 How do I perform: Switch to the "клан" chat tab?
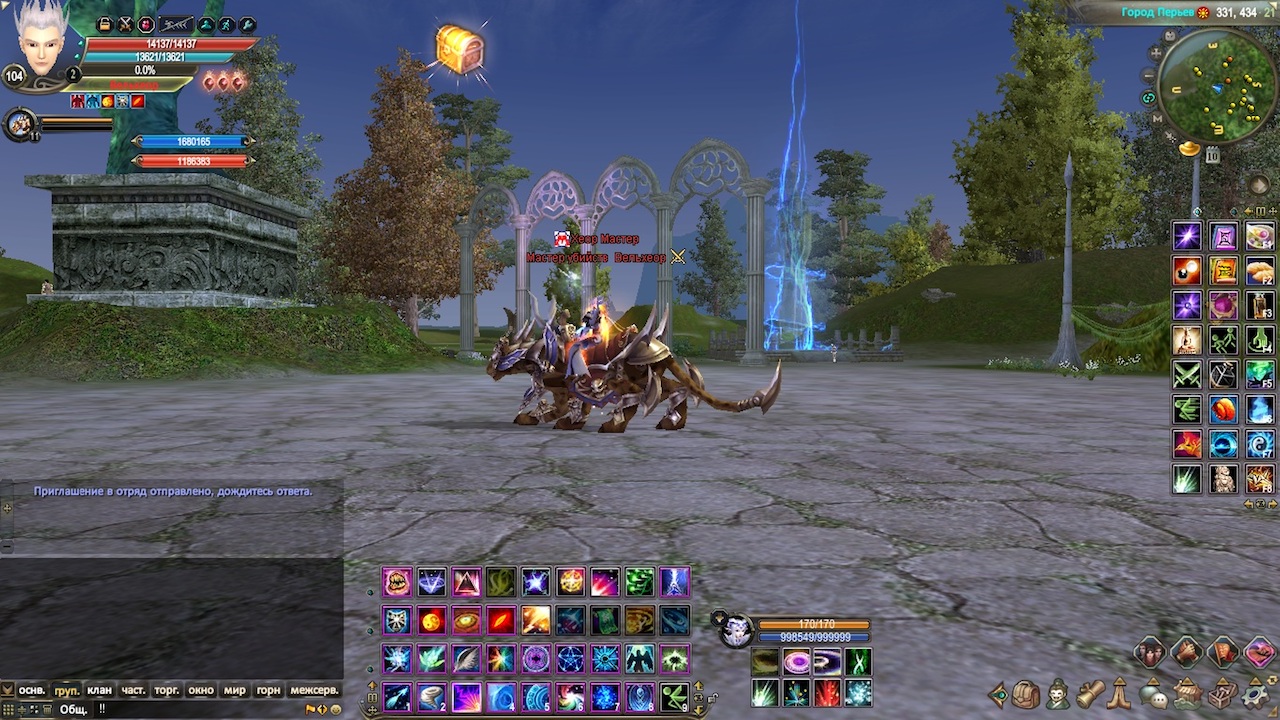[99, 690]
